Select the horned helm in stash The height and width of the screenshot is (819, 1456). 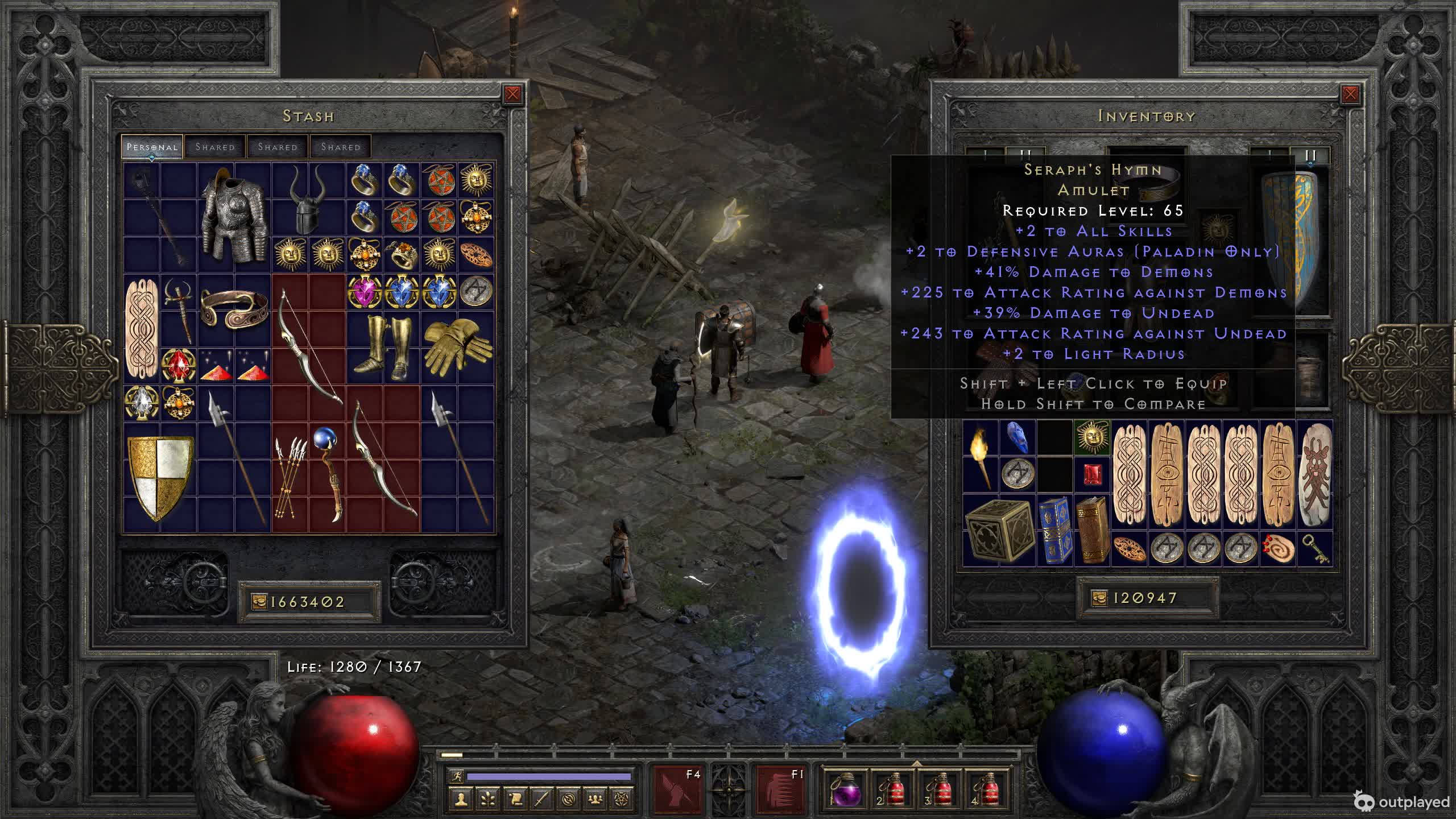(x=309, y=199)
